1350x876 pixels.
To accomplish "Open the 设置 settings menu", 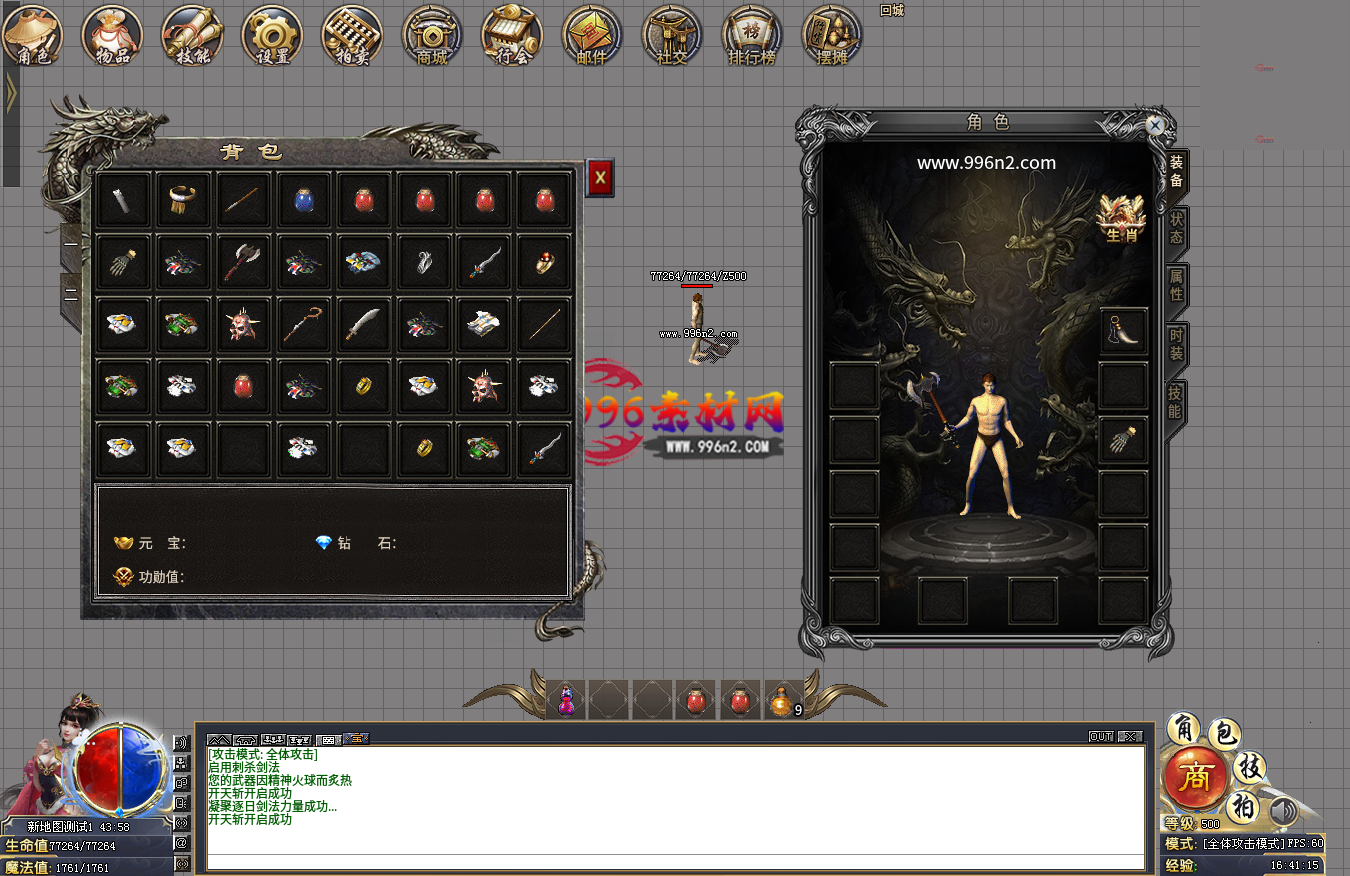I will tap(272, 36).
